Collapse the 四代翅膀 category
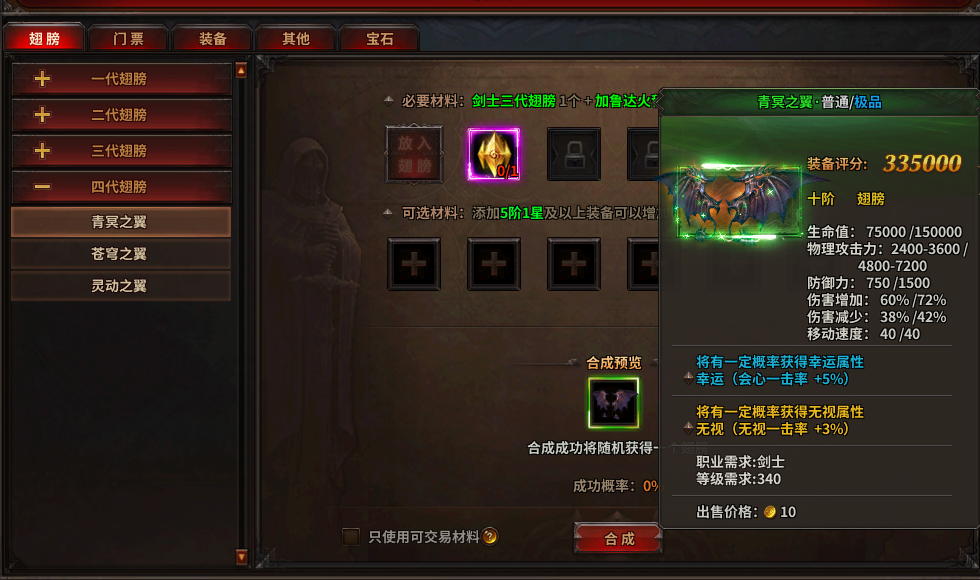Screen dimensions: 980x580 (120, 187)
